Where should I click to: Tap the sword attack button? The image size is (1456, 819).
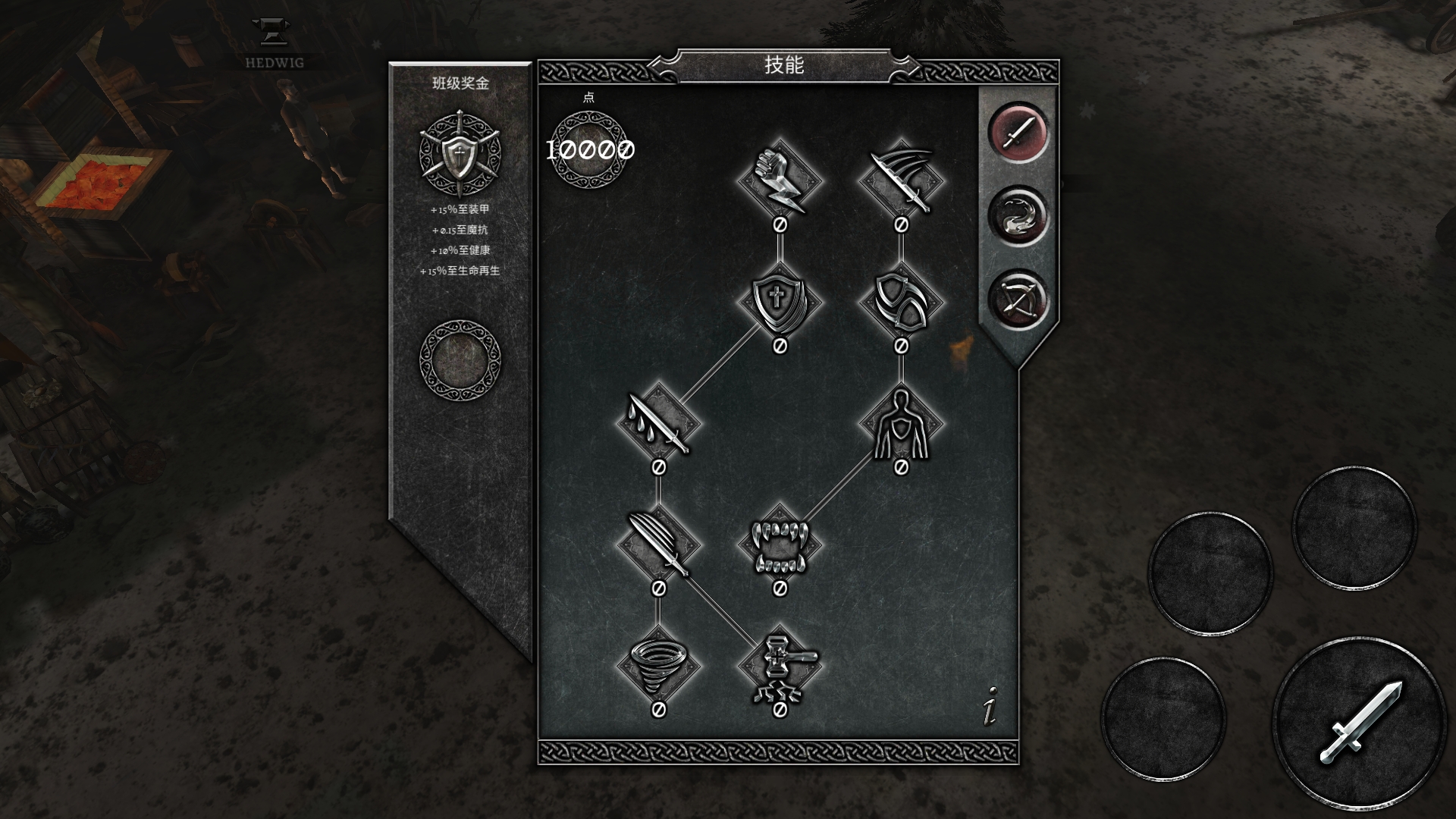click(x=1360, y=723)
